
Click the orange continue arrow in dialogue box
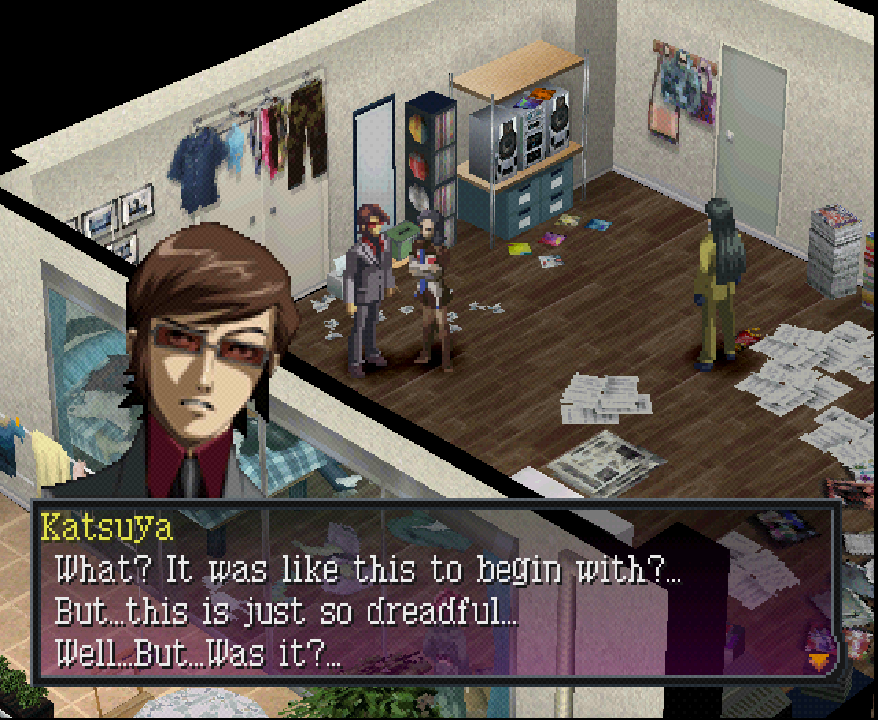click(820, 660)
